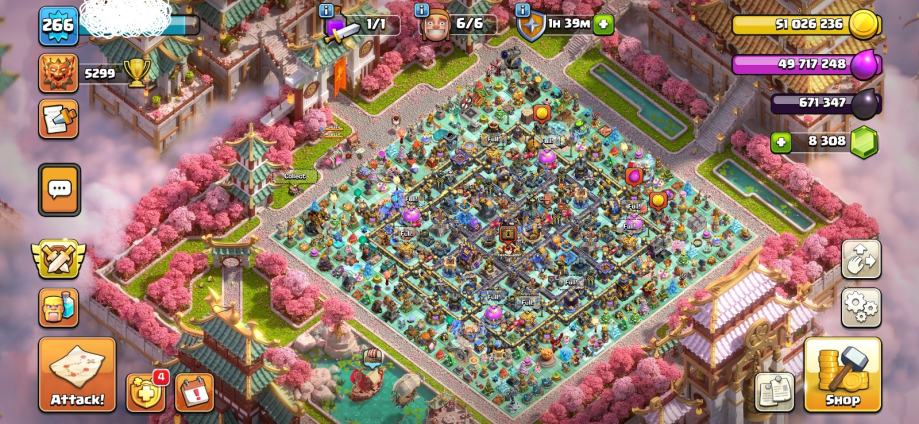The height and width of the screenshot is (424, 919).
Task: Open the Shop menu
Action: point(842,374)
